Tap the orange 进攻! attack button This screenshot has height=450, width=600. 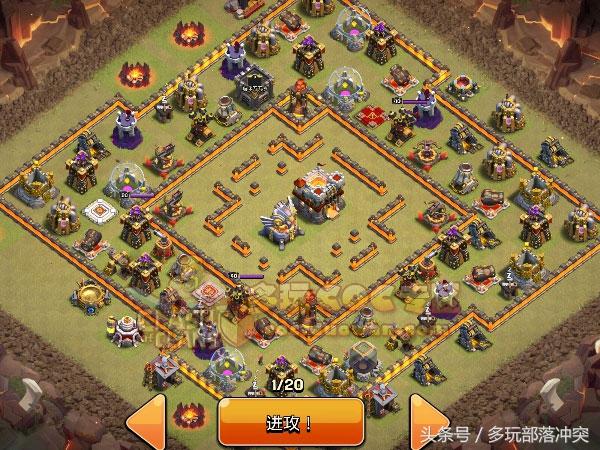tap(290, 421)
